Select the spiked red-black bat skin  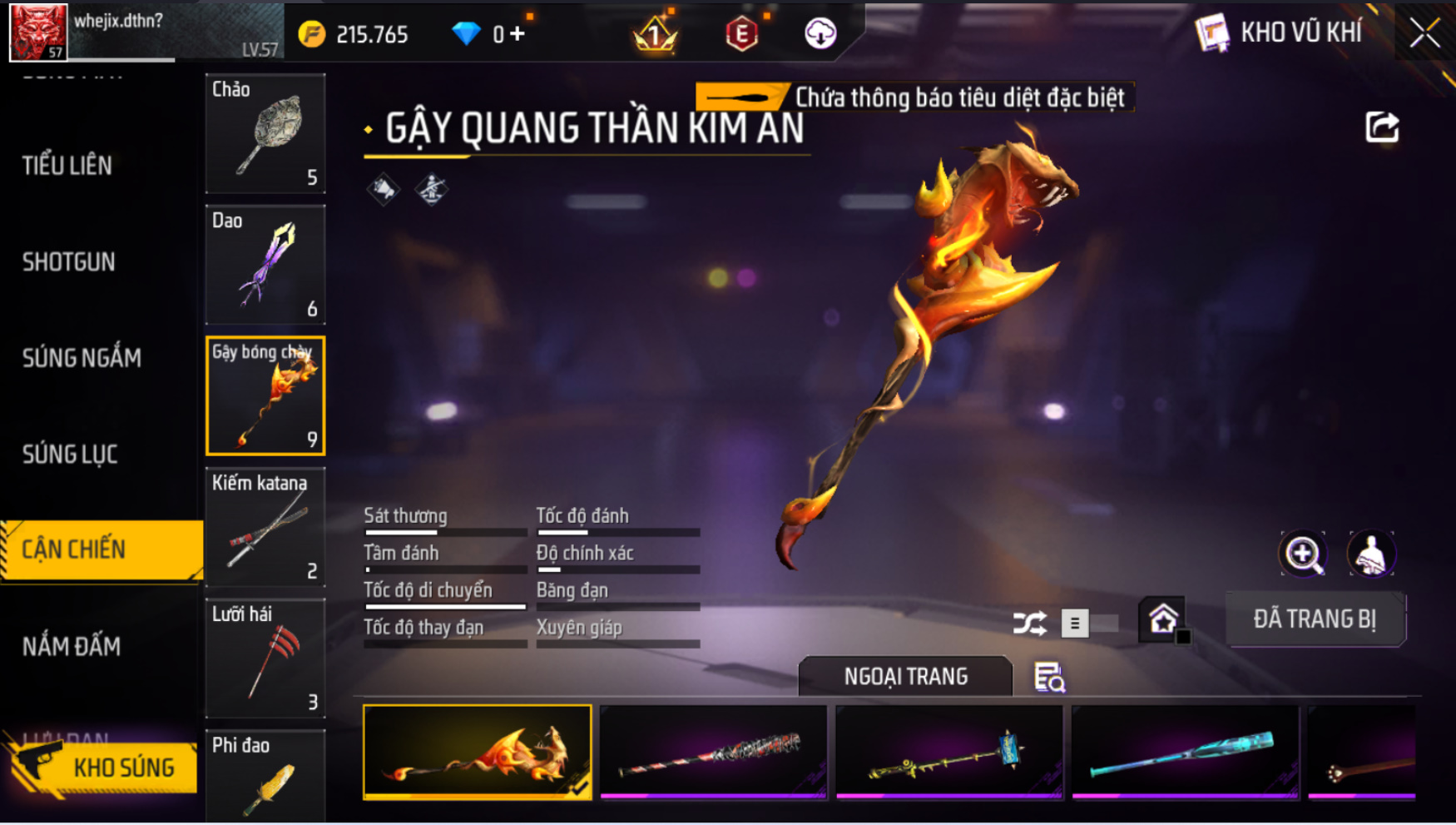click(714, 753)
